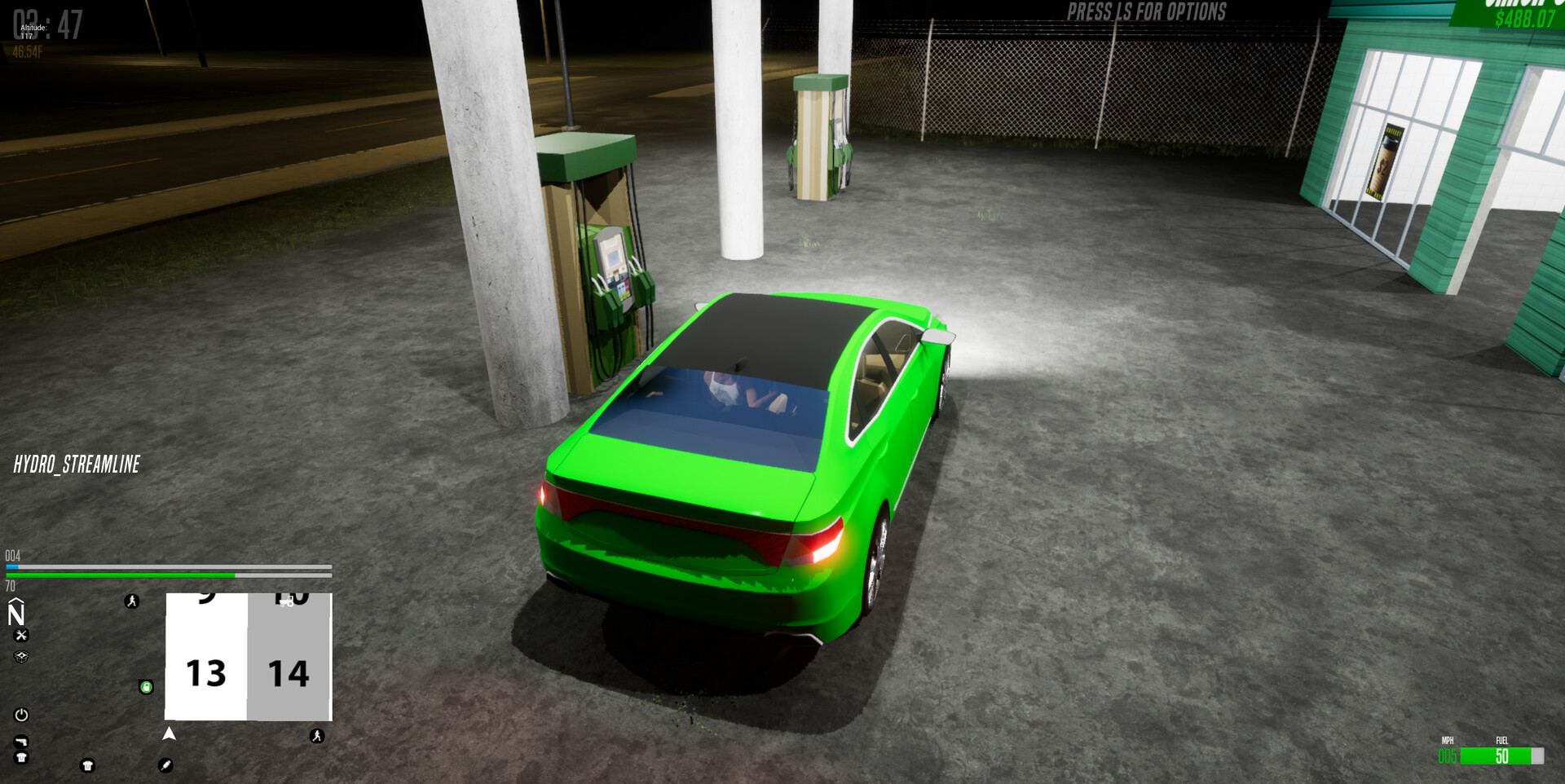This screenshot has width=1565, height=784.
Task: Select map tile 13 on the minimap
Action: coord(206,671)
